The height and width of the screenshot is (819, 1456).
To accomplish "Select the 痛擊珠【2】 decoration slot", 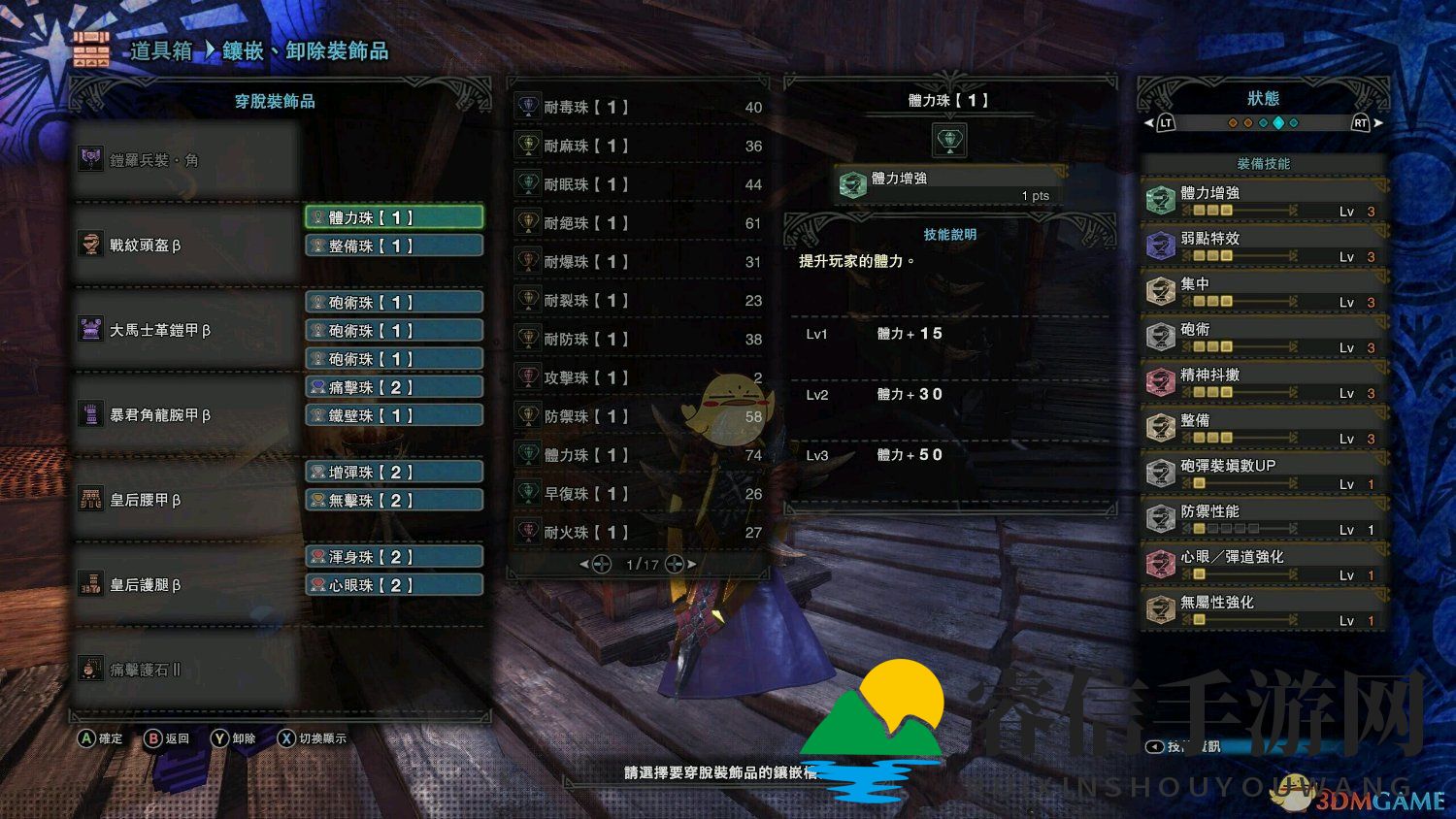I will (x=394, y=387).
